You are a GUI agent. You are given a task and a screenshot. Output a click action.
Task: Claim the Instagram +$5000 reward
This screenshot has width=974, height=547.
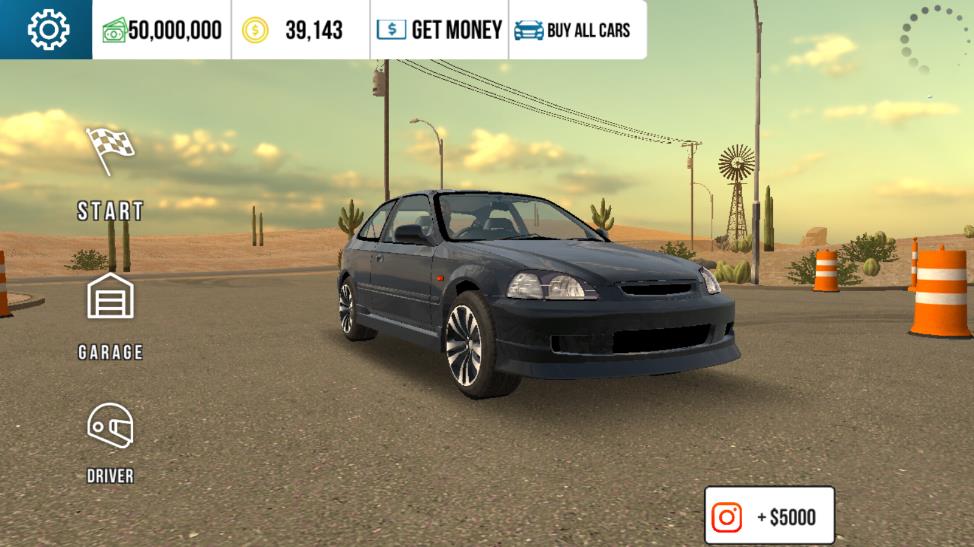[769, 516]
